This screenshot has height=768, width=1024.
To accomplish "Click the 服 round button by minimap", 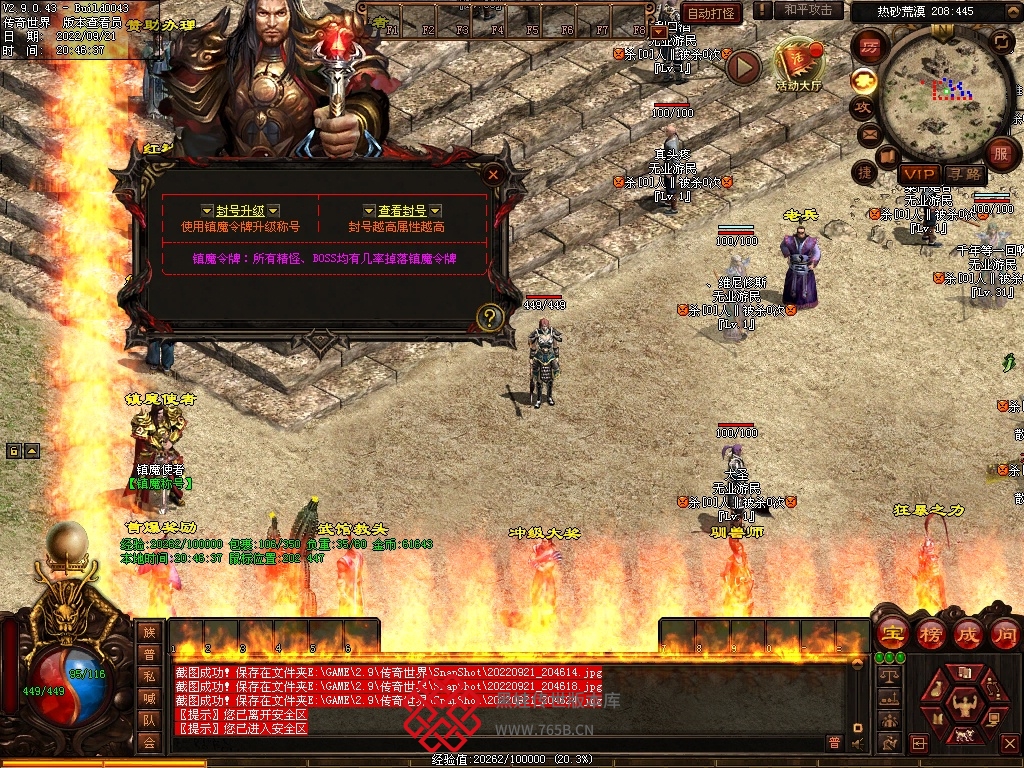I will 1000,154.
